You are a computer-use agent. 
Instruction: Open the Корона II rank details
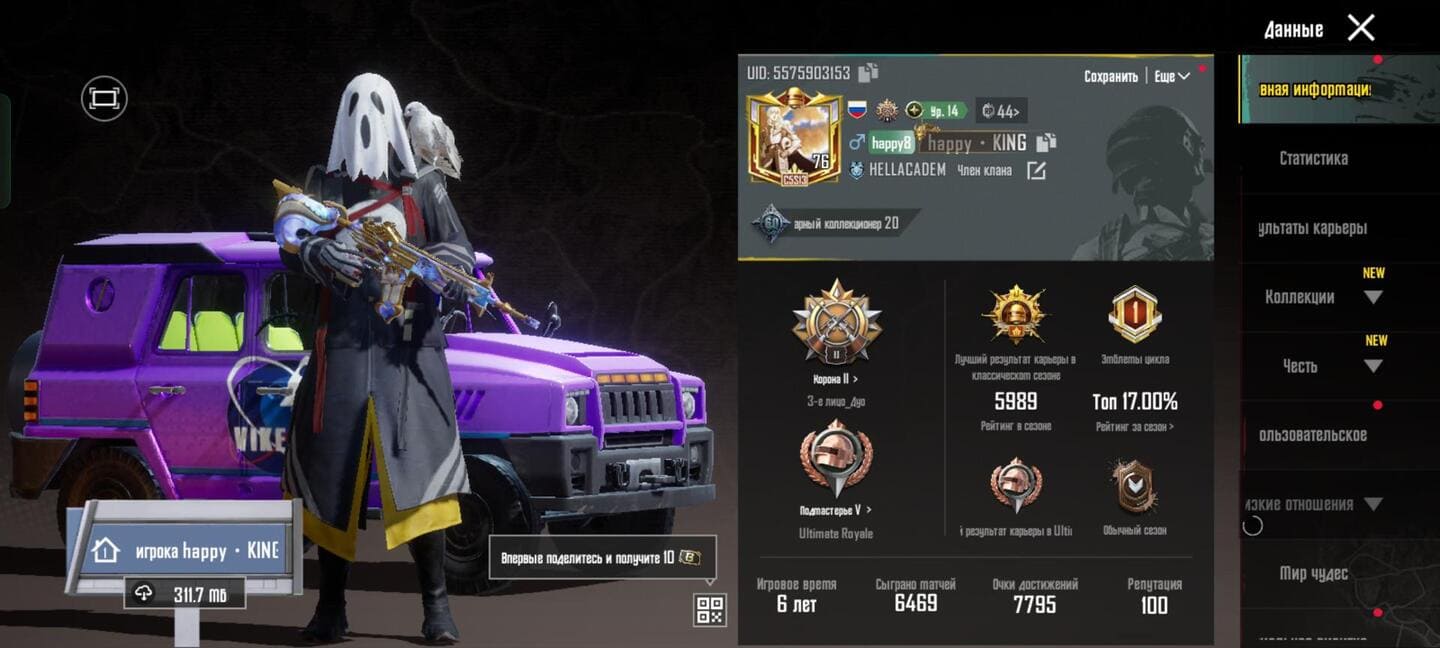tap(836, 380)
